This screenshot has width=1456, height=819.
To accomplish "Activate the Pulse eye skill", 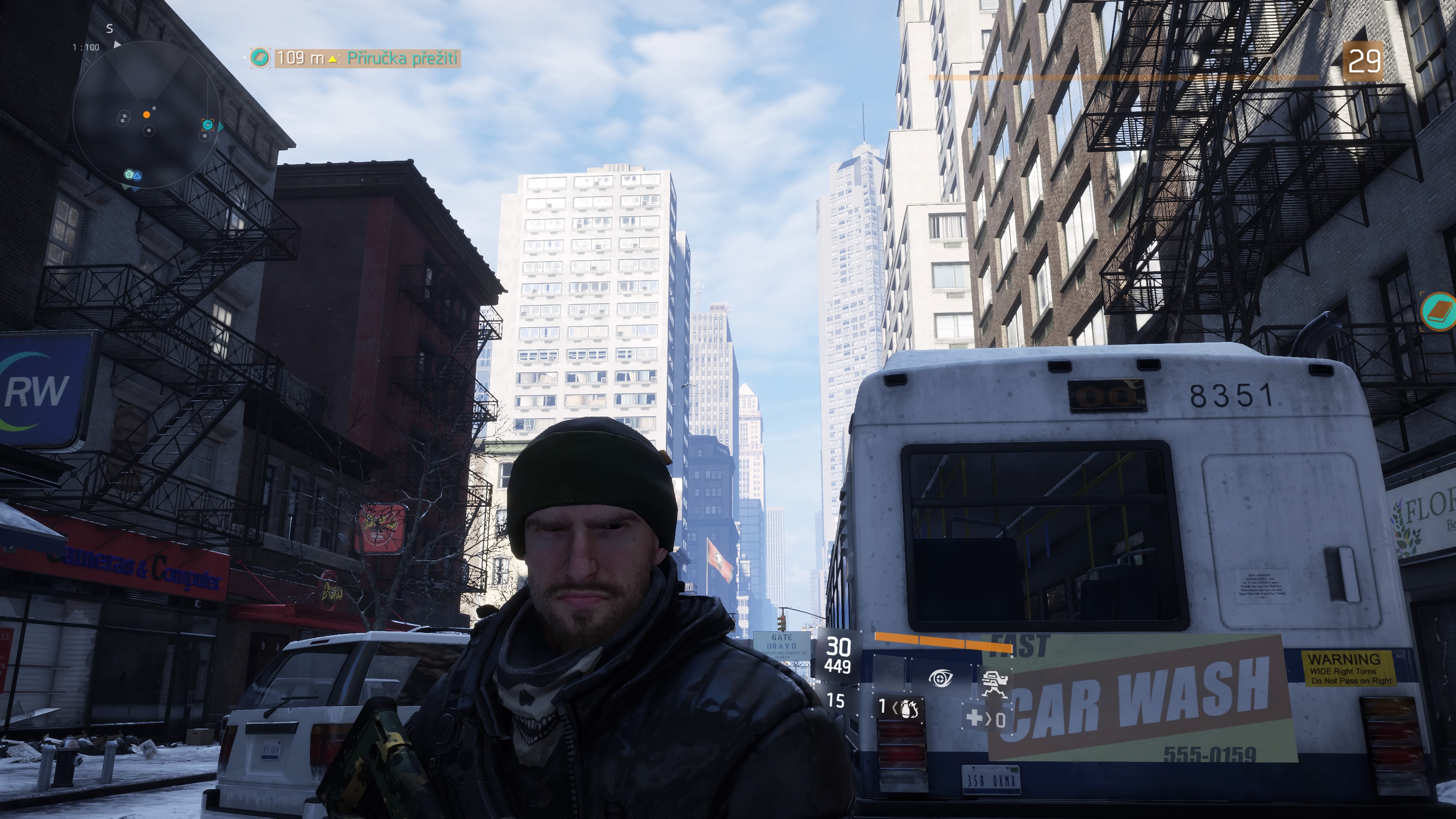I will (x=940, y=678).
